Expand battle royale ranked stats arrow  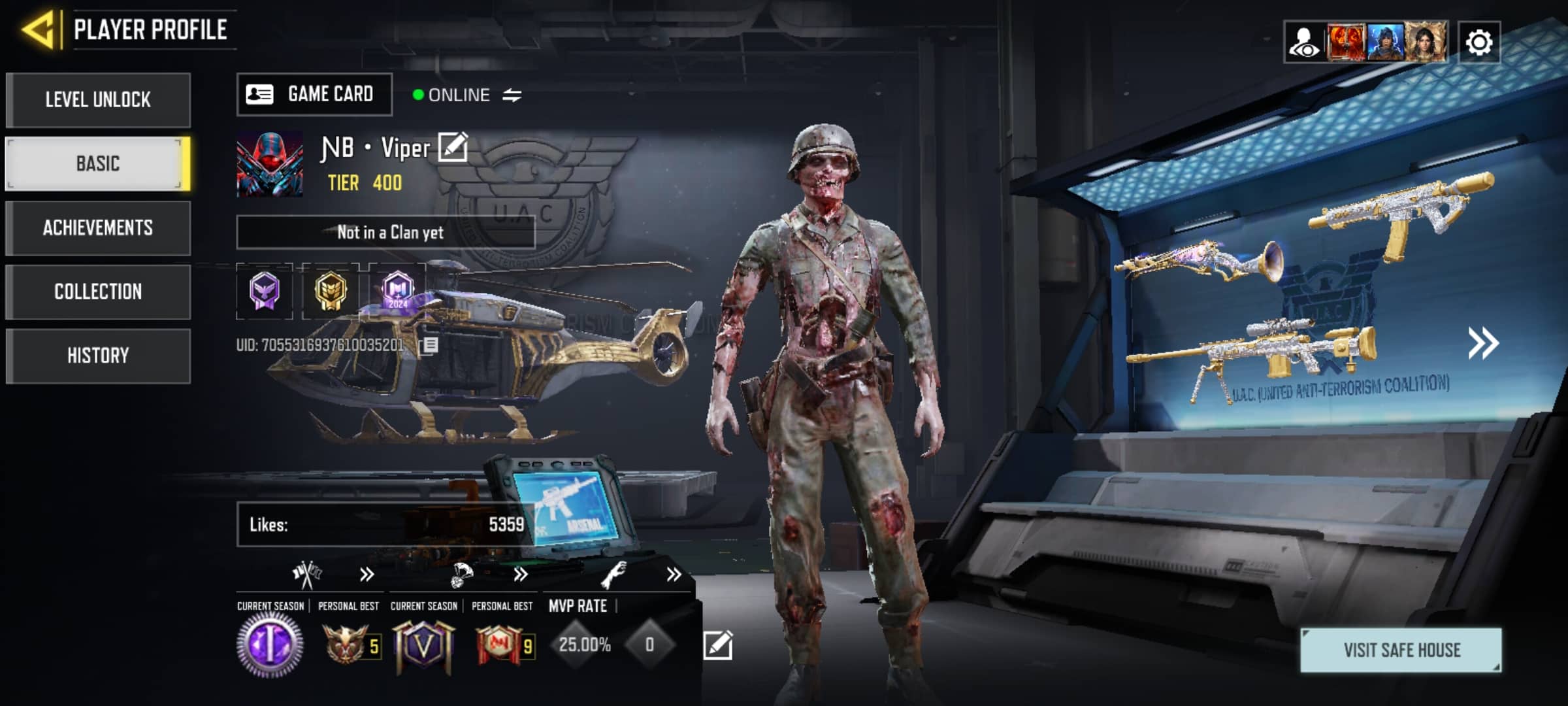coord(520,575)
